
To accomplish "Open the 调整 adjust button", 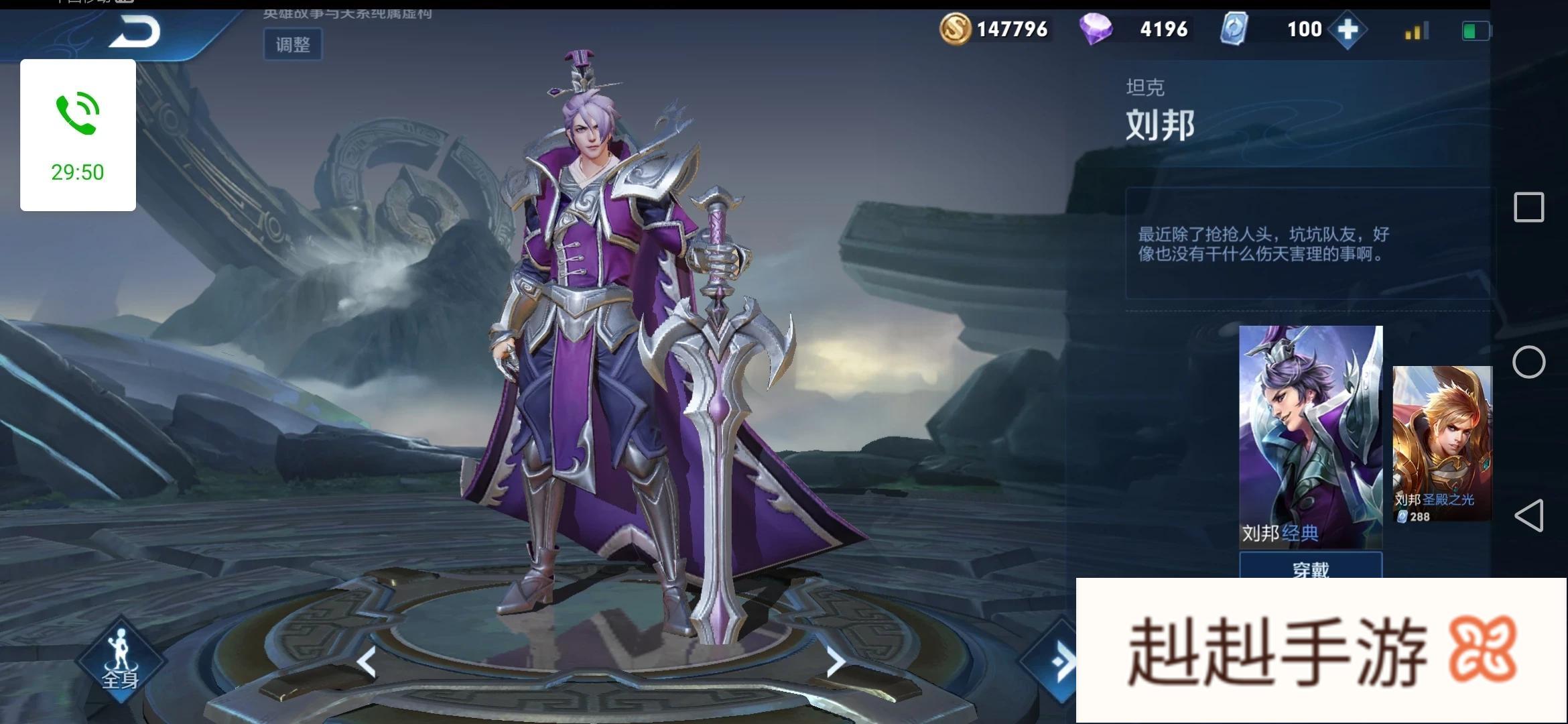I will tap(293, 45).
